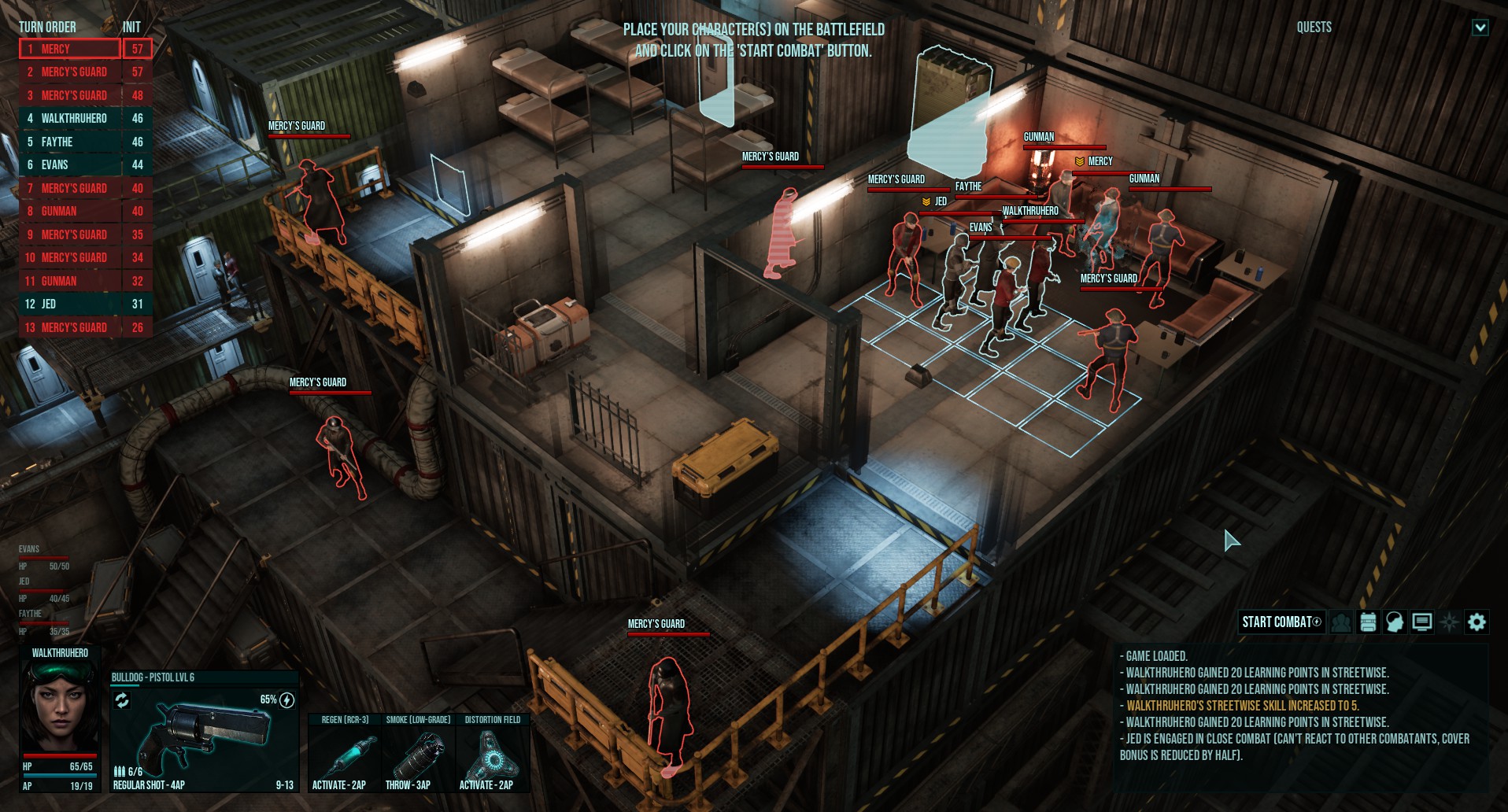This screenshot has height=812, width=1508.
Task: Open the gear settings menu
Action: 1477,622
